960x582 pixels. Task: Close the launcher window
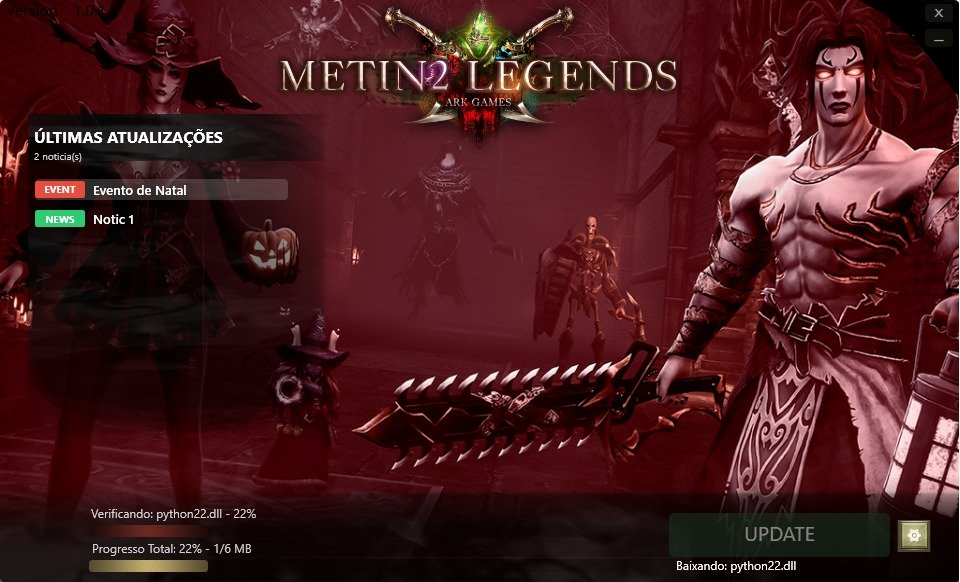coord(937,14)
